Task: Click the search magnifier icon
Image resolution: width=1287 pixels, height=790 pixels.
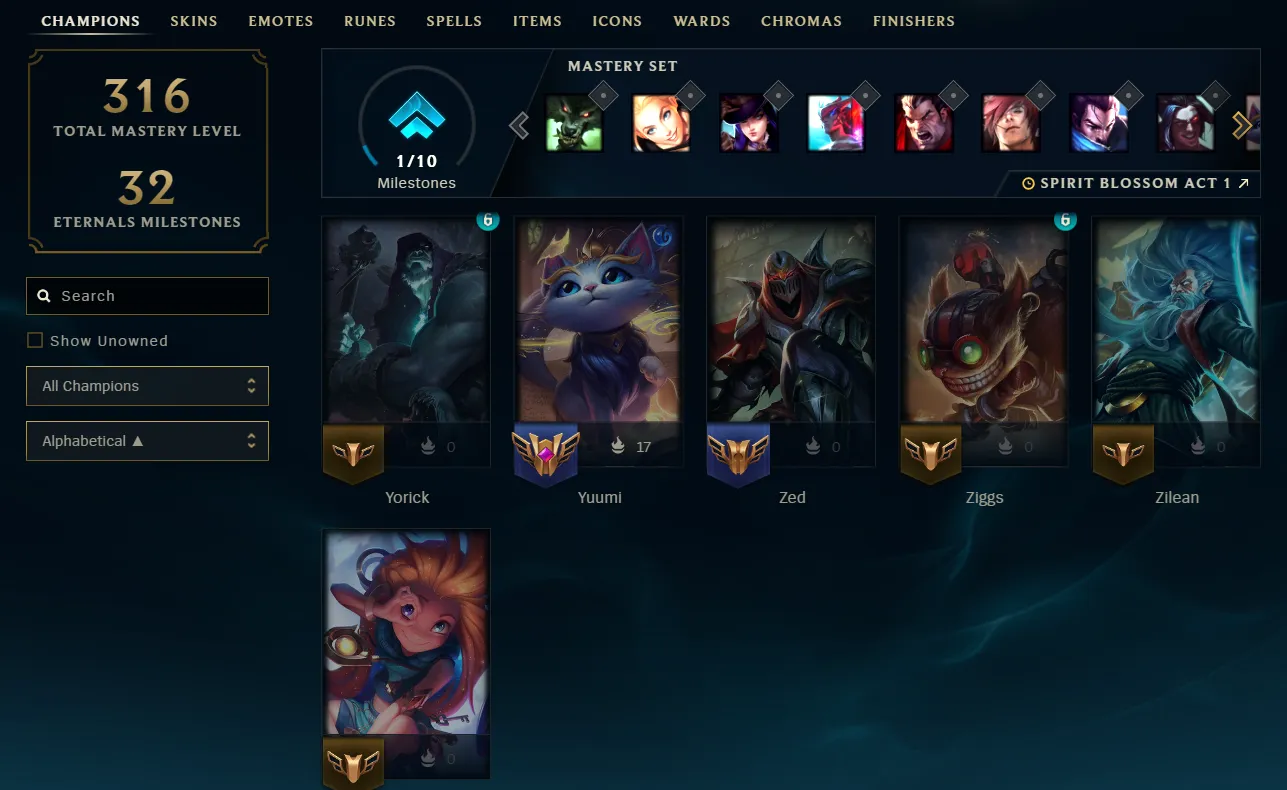Action: [x=43, y=295]
